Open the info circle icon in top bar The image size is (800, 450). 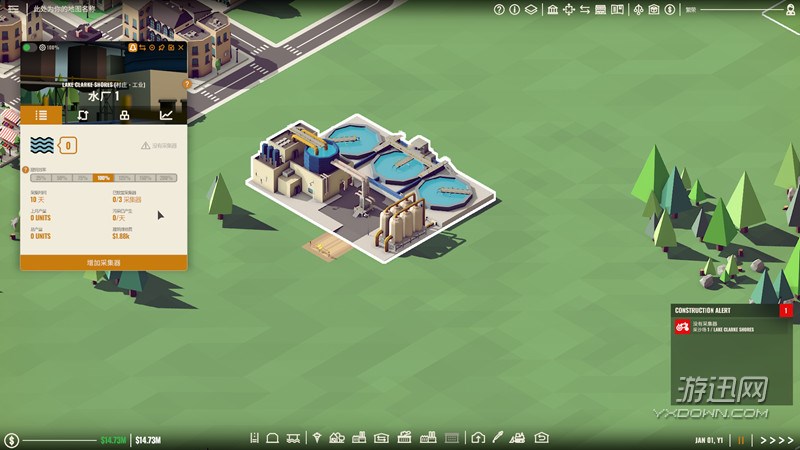514,10
